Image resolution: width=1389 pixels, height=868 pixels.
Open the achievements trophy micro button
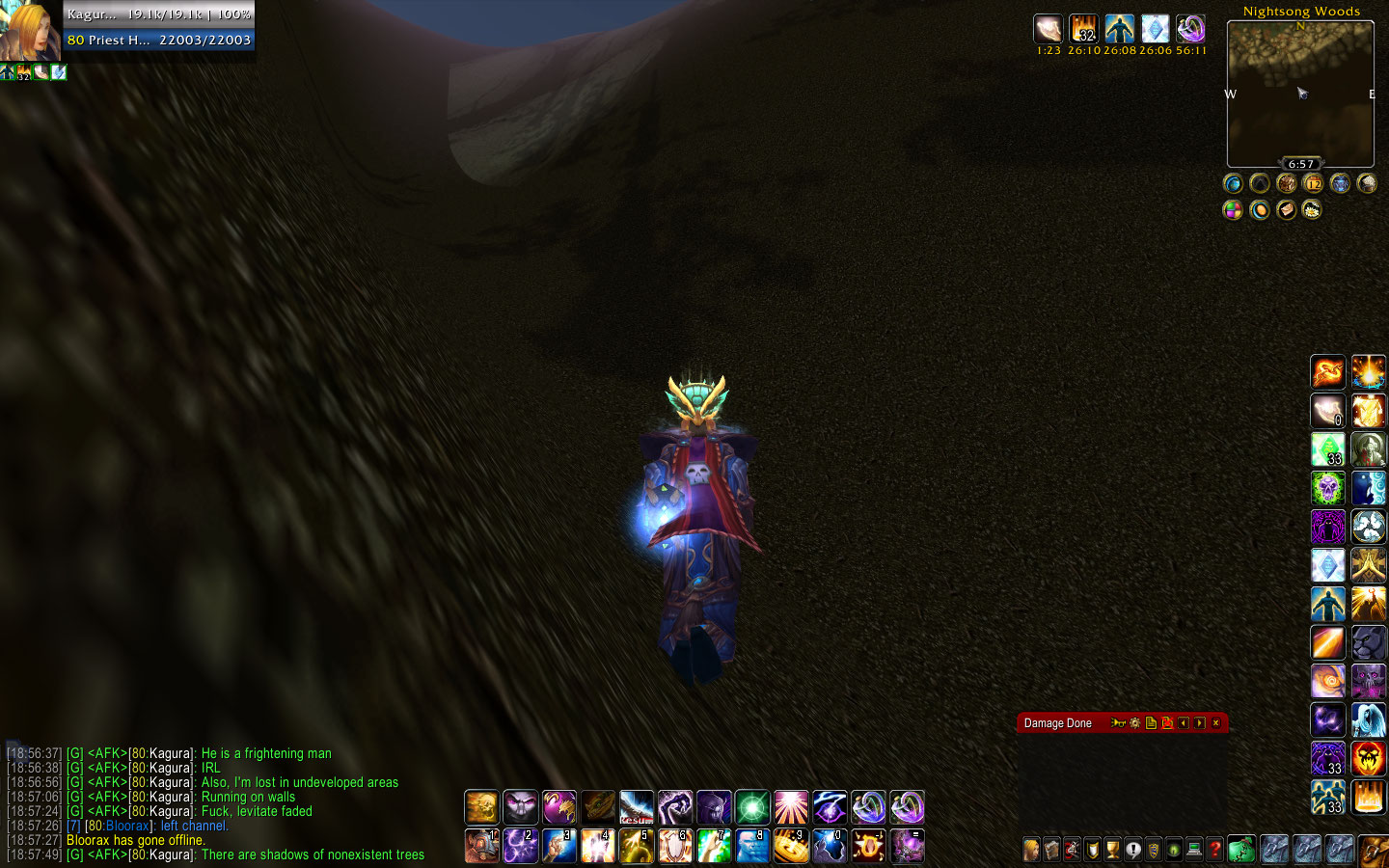click(x=1112, y=850)
